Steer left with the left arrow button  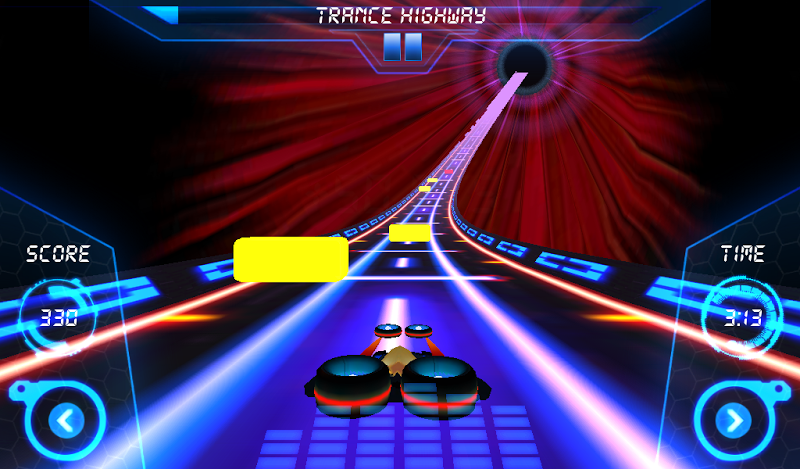[67, 420]
